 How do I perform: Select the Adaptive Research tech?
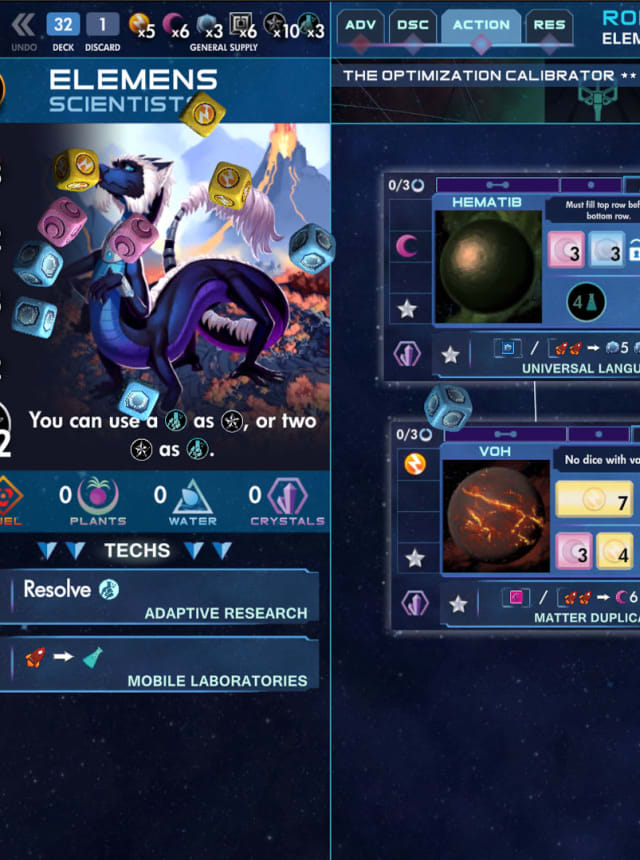tap(160, 598)
